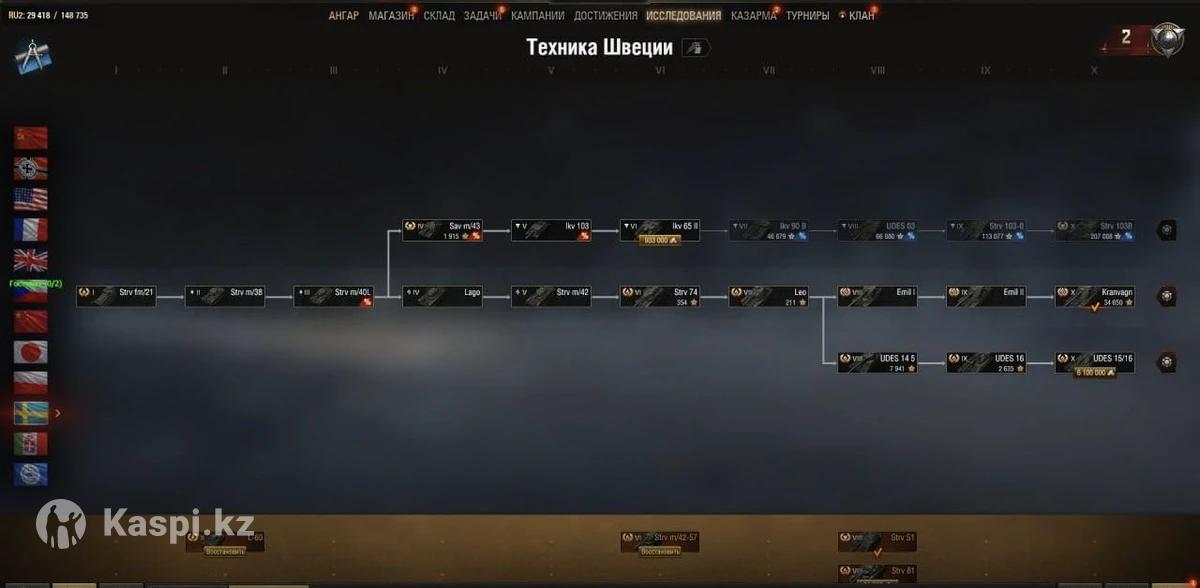Open the КАЗАРМА barracks tab
Screen dimensions: 1200x588
753,16
